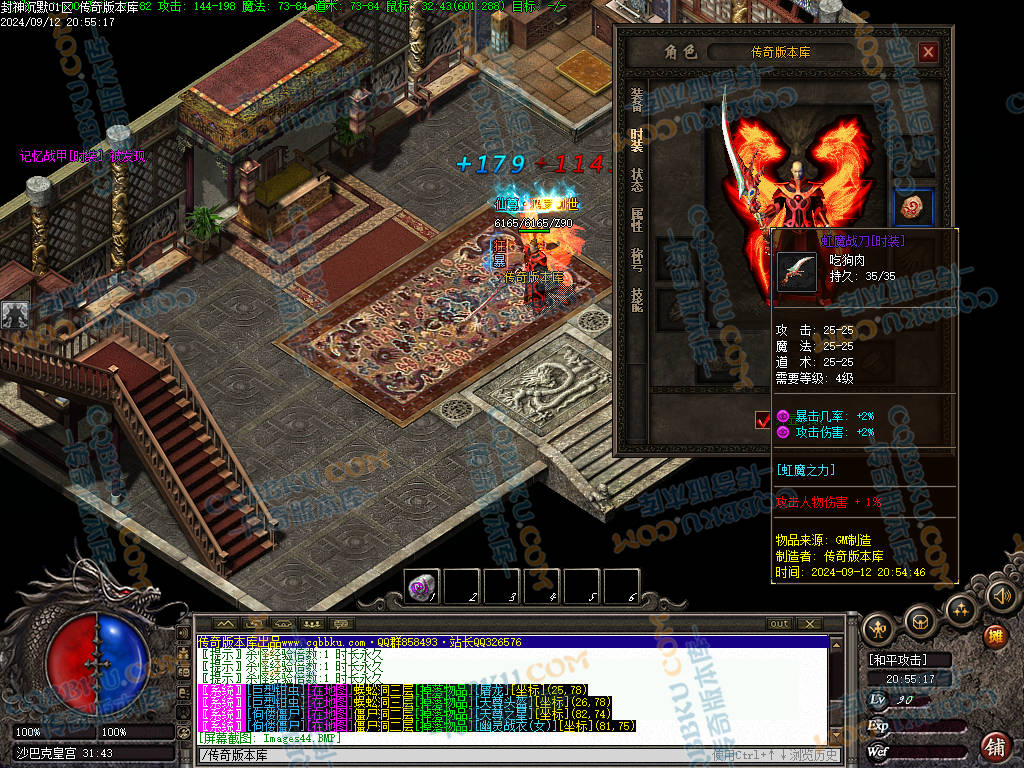
Task: Open the bag chest round button
Action: pyautogui.click(x=920, y=622)
